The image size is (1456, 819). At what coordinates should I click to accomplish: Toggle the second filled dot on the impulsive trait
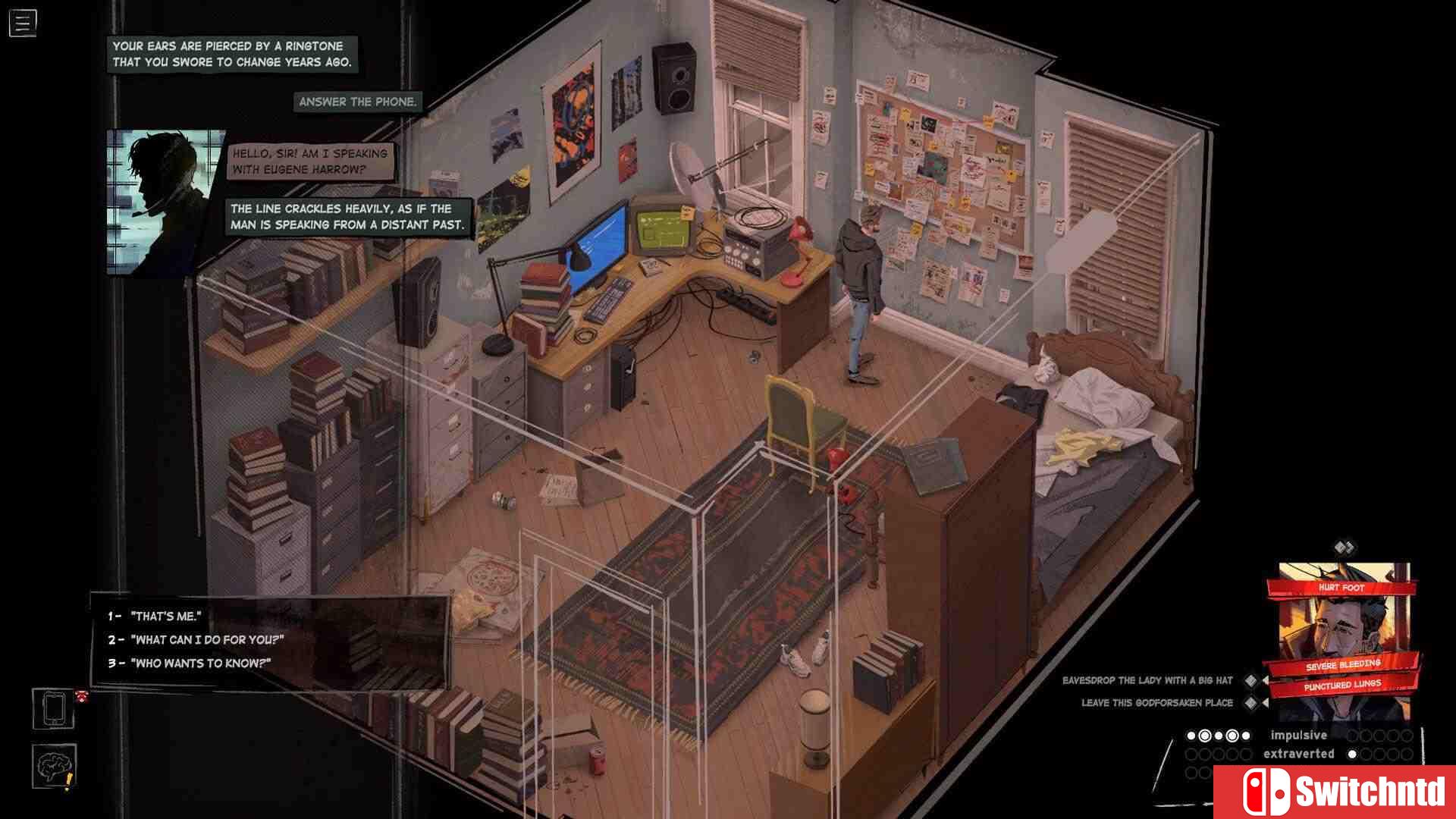pyautogui.click(x=1206, y=736)
